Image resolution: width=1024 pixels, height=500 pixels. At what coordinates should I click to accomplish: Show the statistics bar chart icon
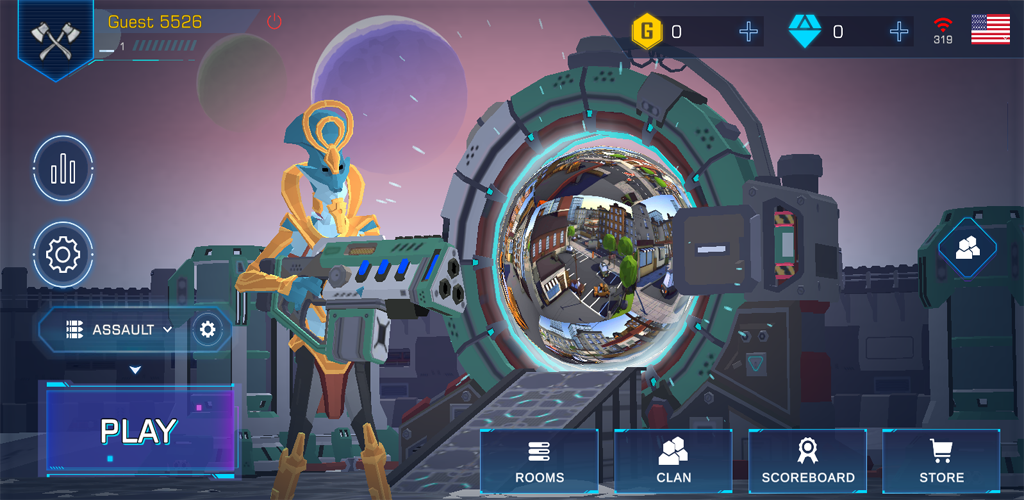(63, 169)
